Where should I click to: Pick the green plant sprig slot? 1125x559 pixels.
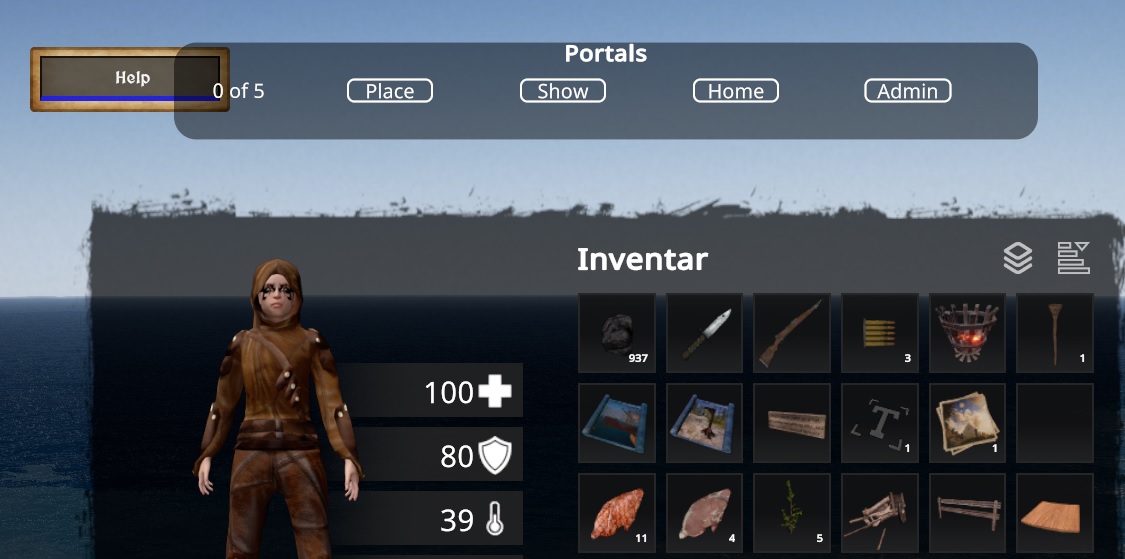792,513
